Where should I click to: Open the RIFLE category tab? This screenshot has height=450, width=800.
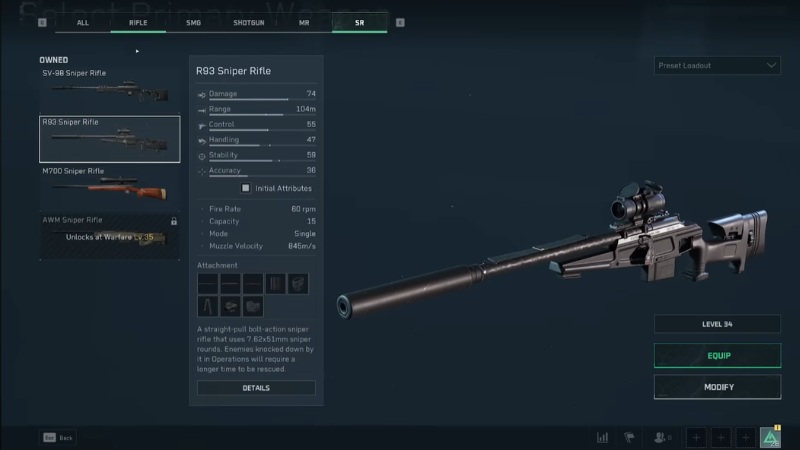pos(138,21)
